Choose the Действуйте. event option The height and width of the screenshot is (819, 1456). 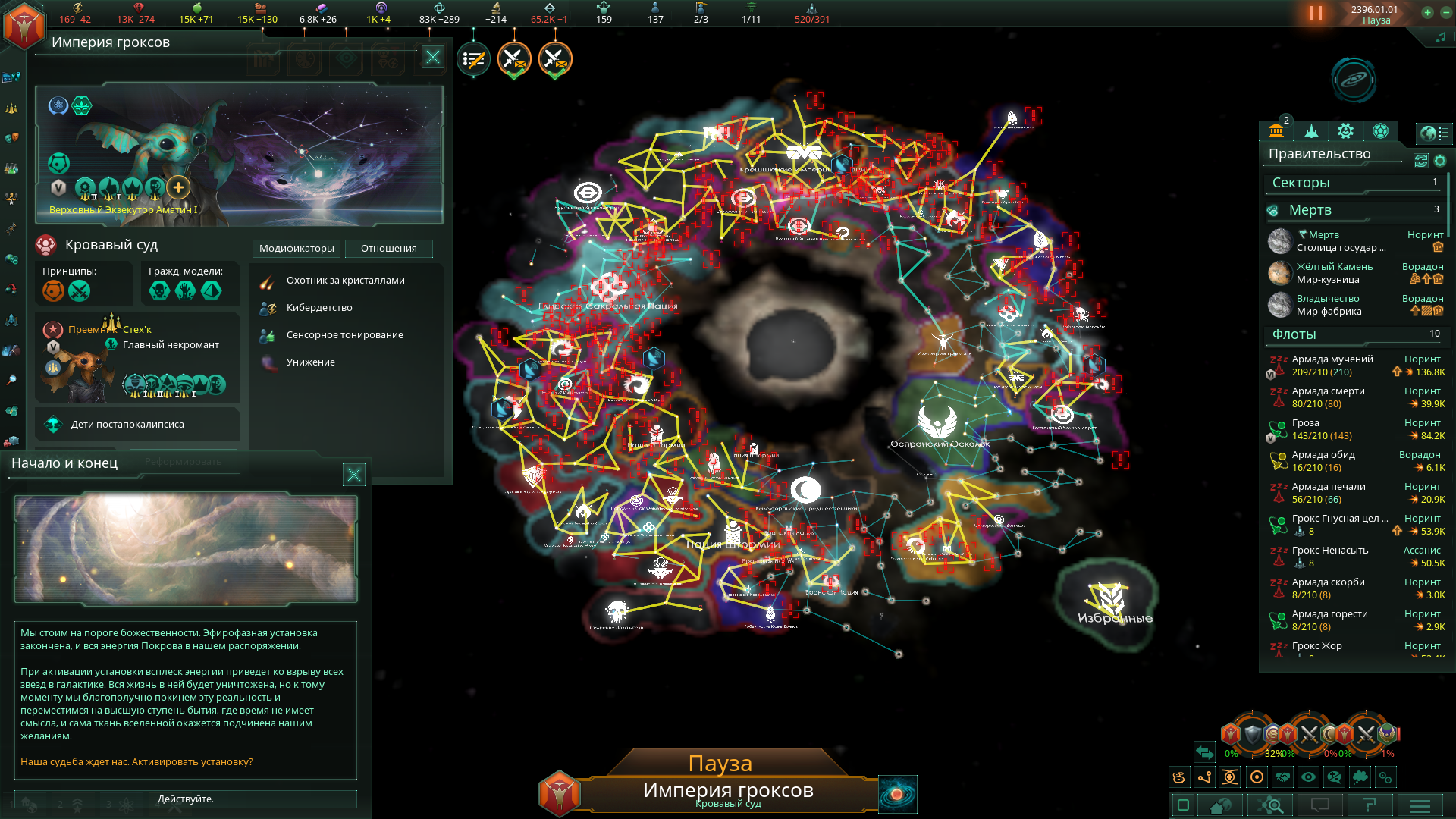(186, 799)
